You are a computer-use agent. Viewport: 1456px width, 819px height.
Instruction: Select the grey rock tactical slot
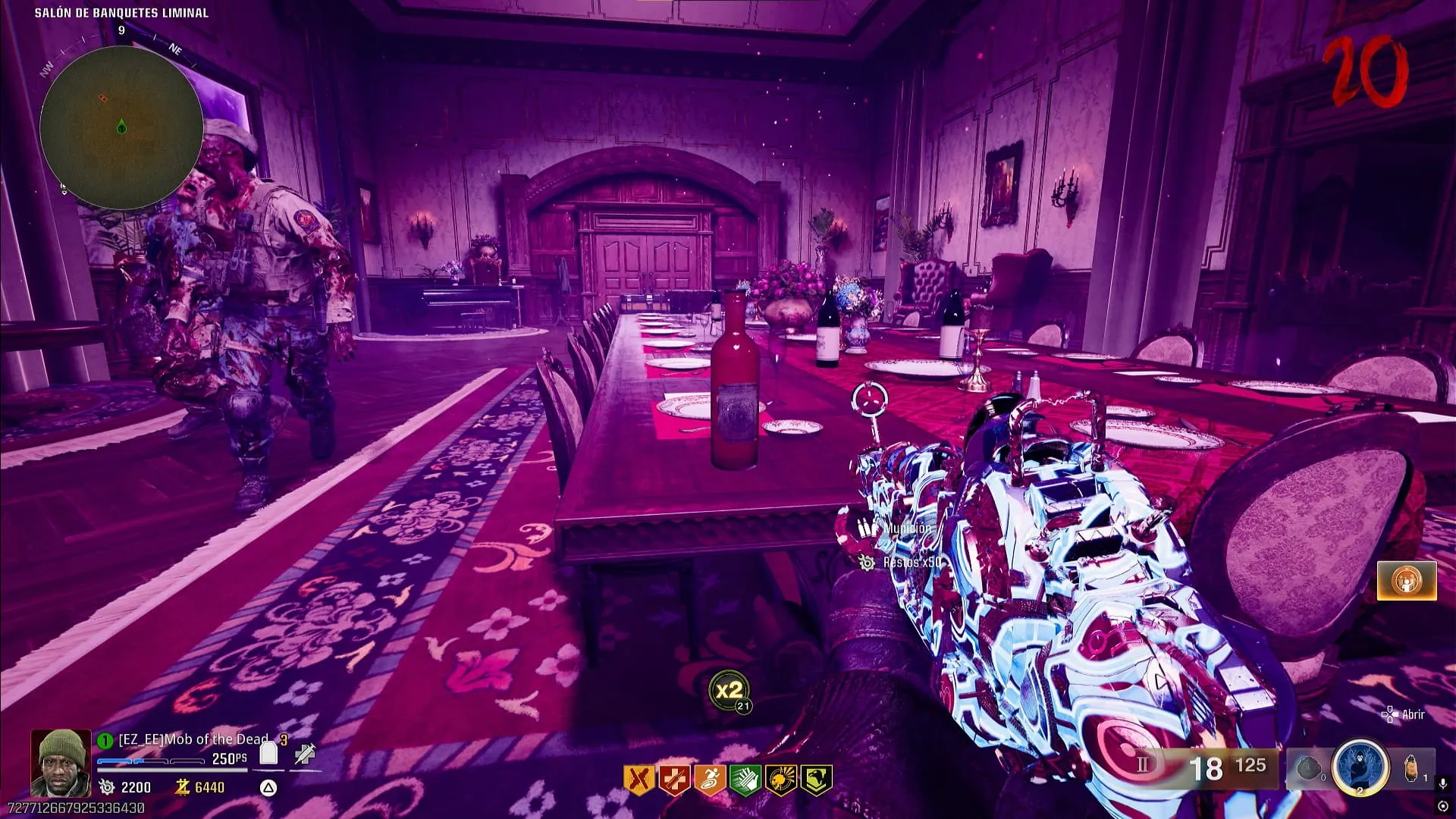click(x=1308, y=768)
